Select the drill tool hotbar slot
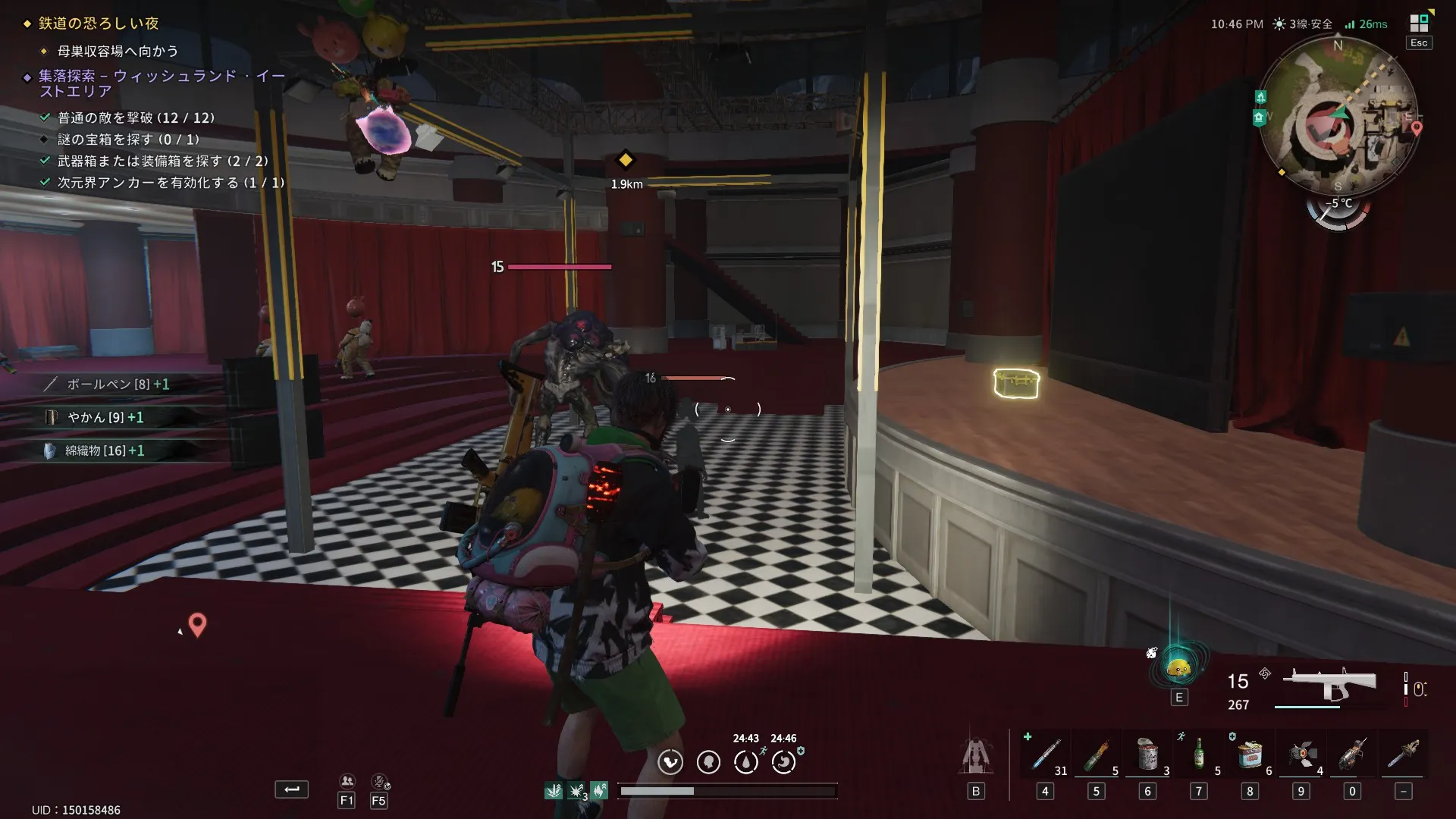The height and width of the screenshot is (819, 1456). tap(1352, 755)
